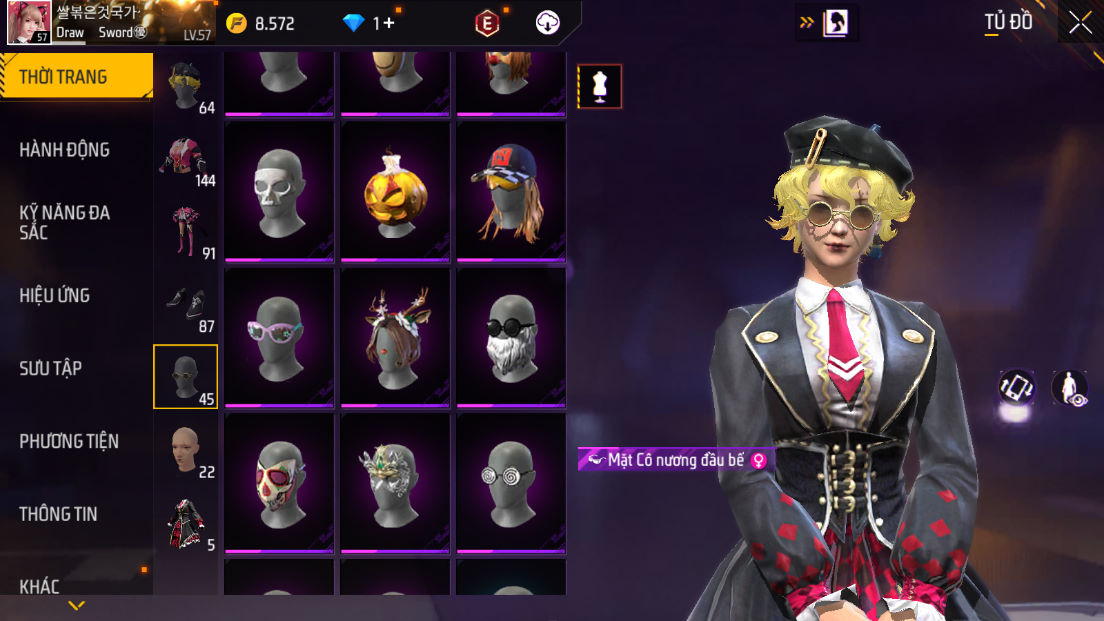
Task: Select the white skull mask item
Action: (x=279, y=191)
